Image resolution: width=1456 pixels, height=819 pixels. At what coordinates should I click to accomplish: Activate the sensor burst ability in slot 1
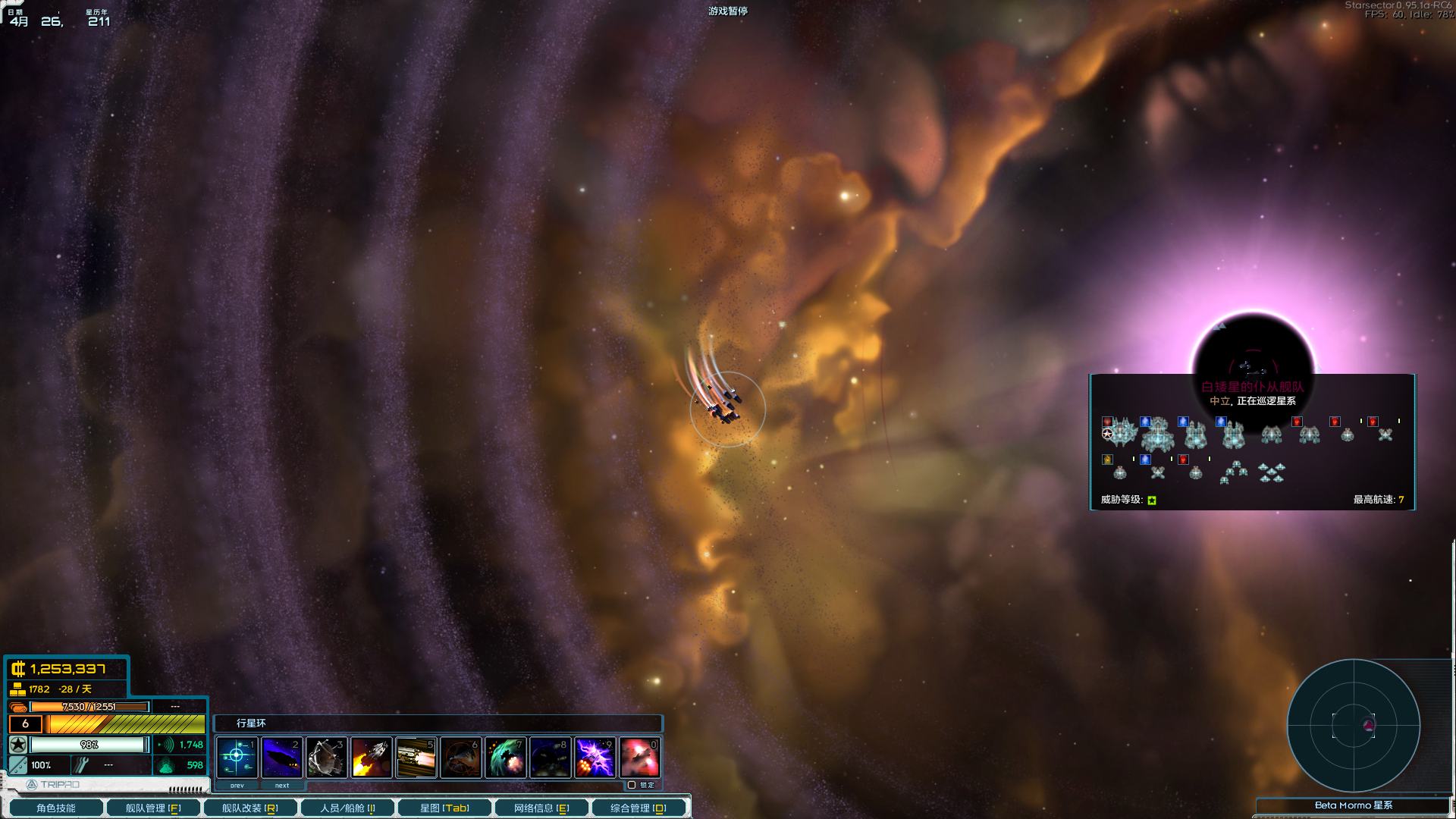pos(236,756)
